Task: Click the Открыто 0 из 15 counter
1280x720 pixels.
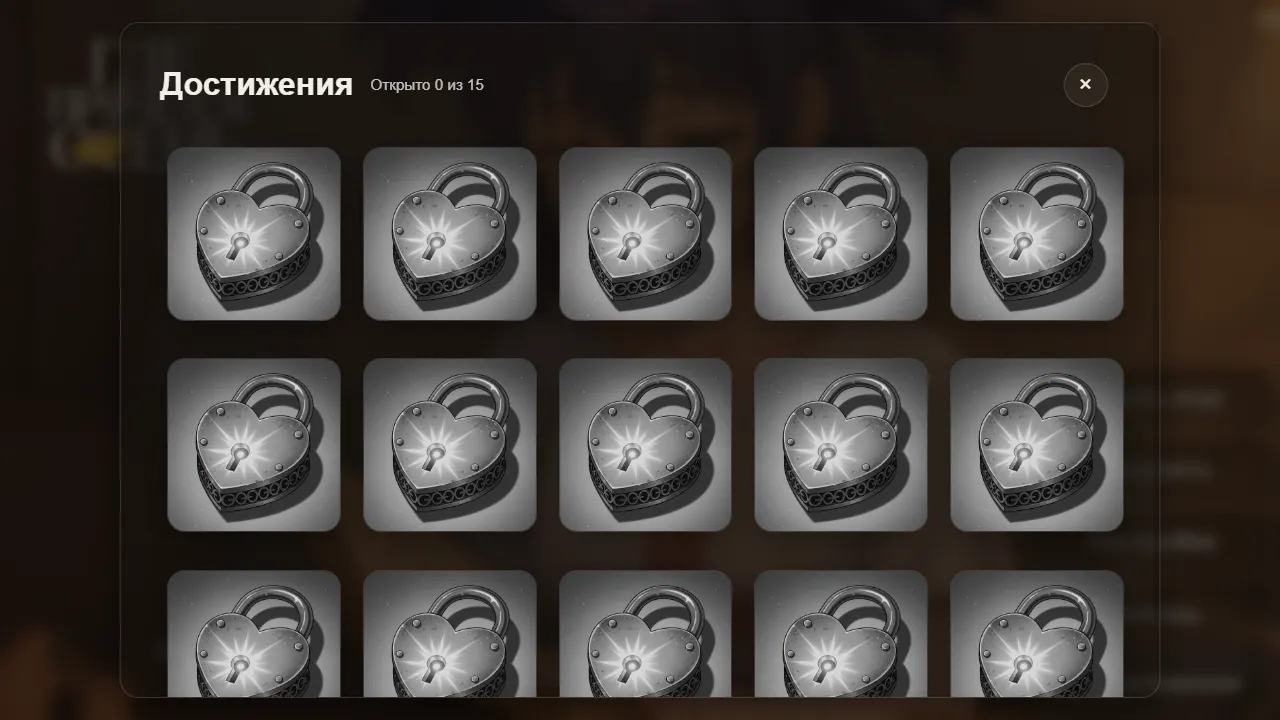Action: [x=426, y=86]
